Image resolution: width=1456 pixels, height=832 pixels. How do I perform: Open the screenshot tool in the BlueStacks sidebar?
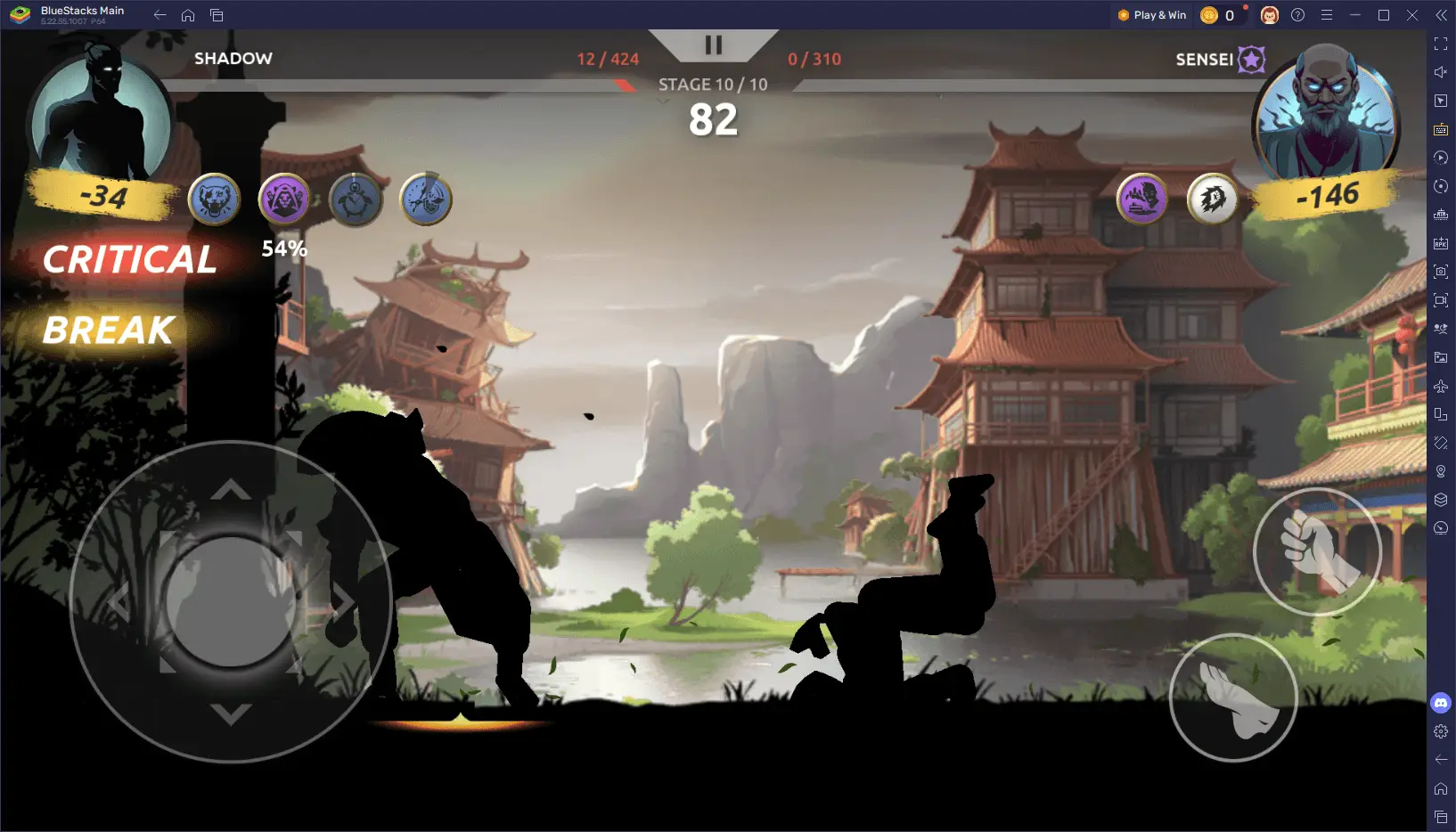click(1441, 271)
